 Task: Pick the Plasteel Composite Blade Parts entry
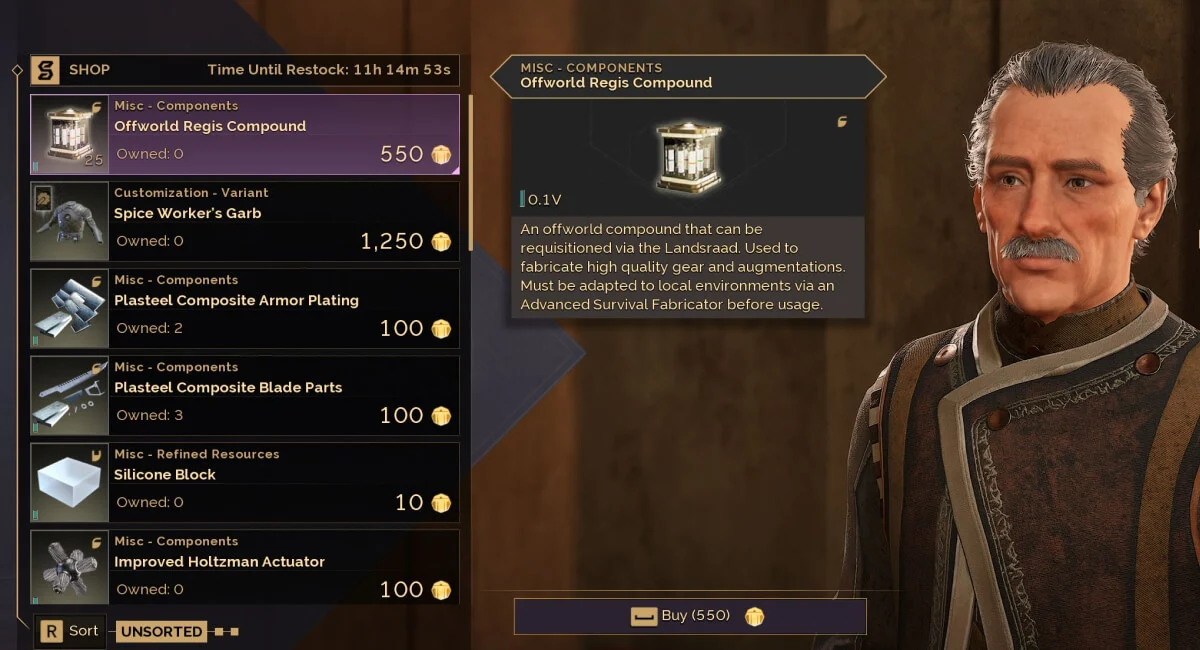pyautogui.click(x=245, y=396)
